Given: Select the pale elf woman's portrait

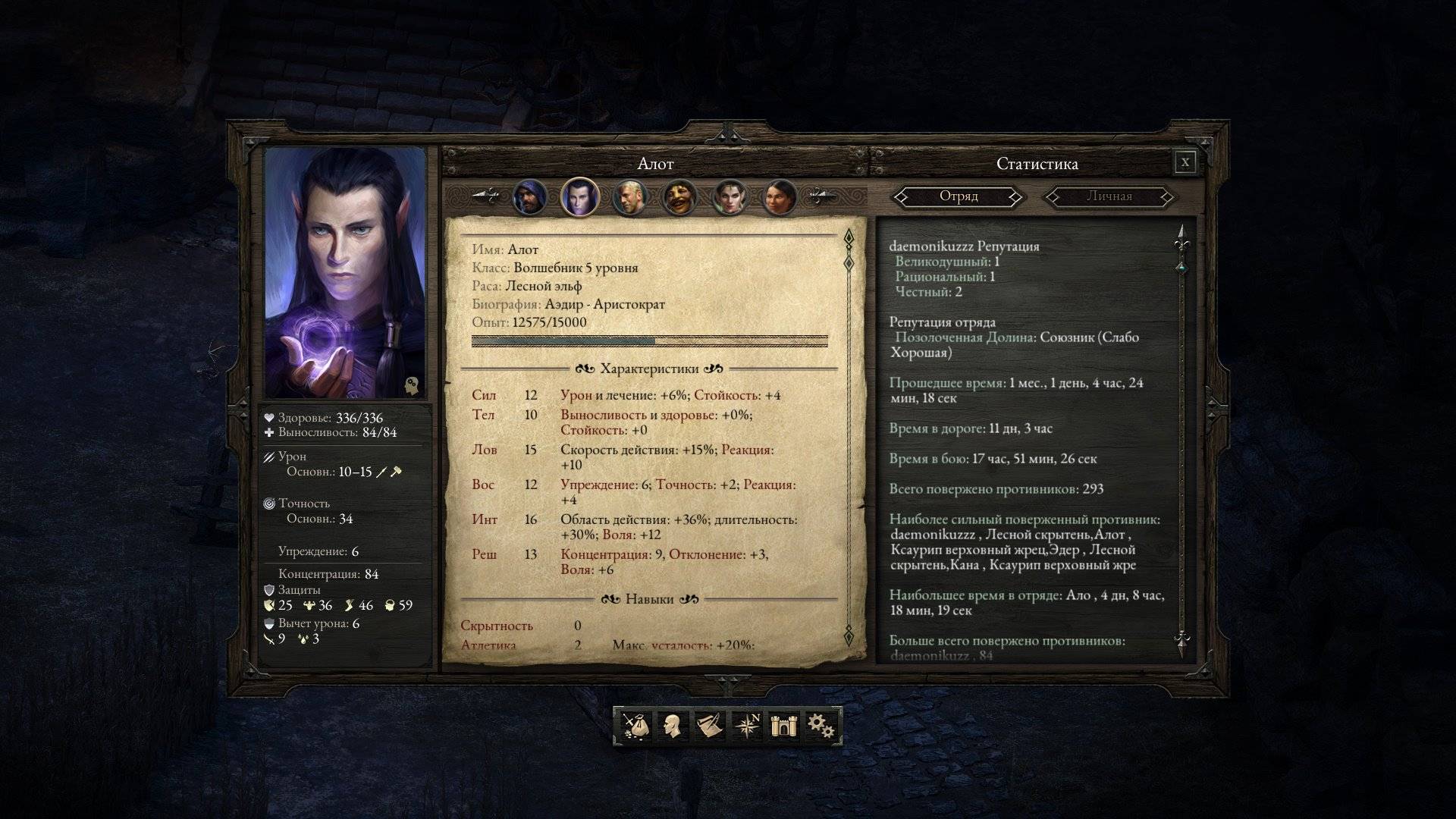Looking at the screenshot, I should pos(730,198).
